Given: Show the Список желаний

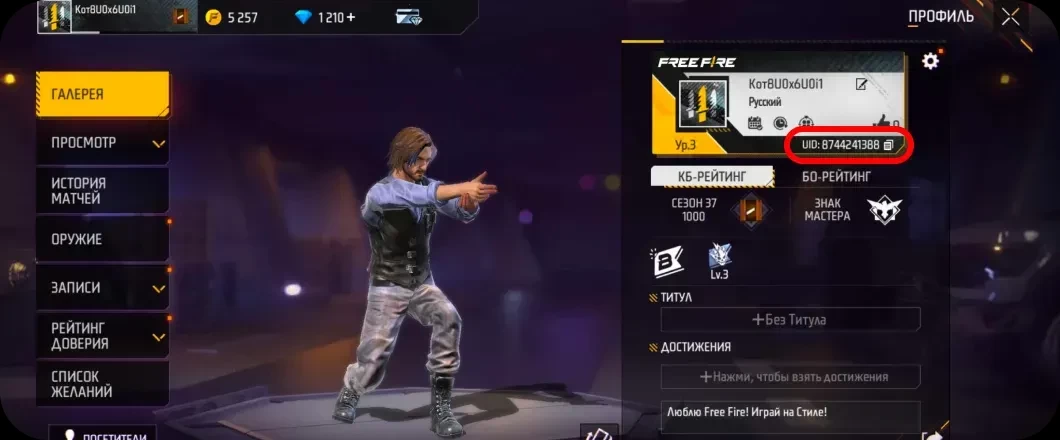Looking at the screenshot, I should click(100, 383).
